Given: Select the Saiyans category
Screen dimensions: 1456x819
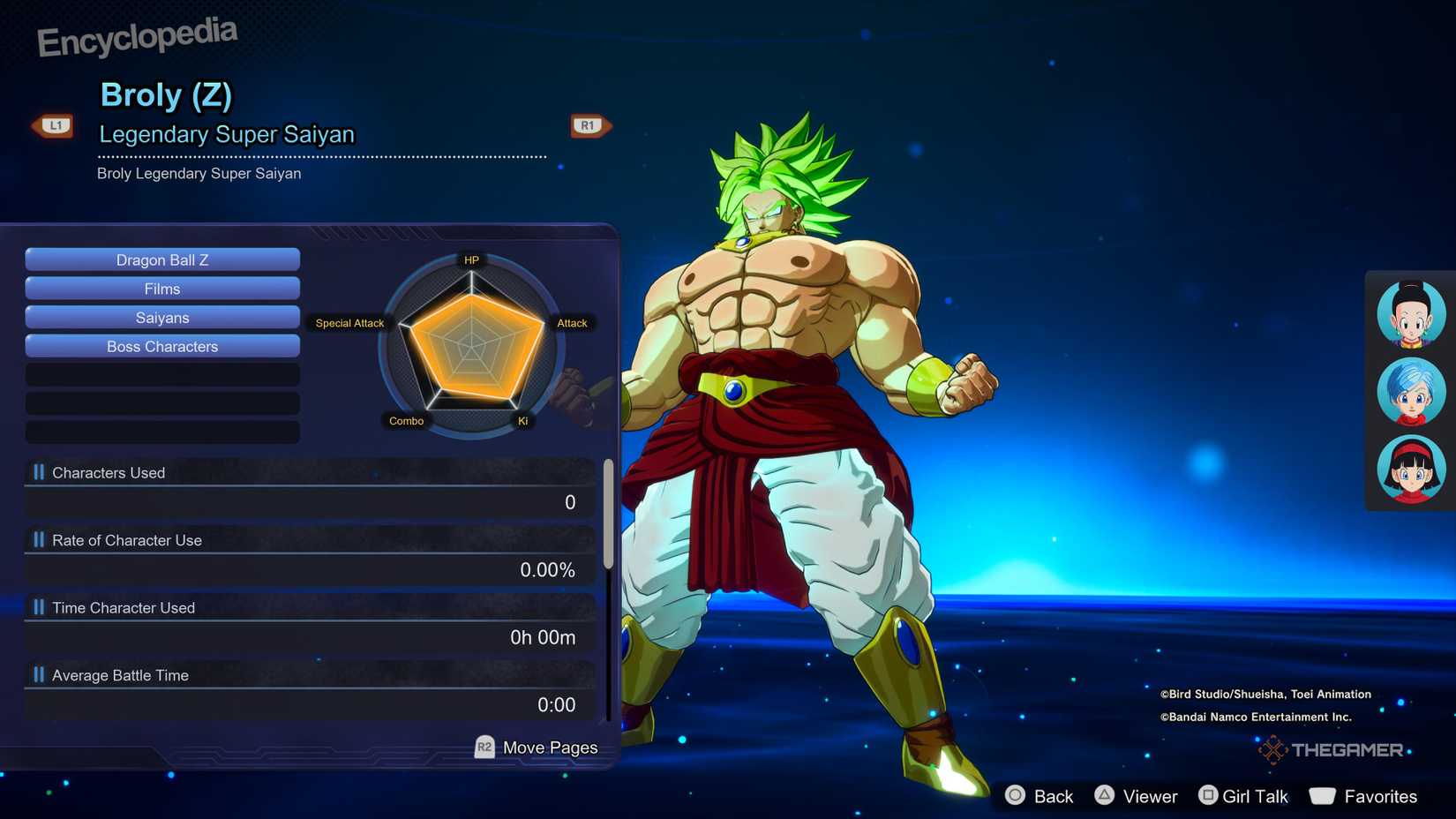Looking at the screenshot, I should point(162,317).
